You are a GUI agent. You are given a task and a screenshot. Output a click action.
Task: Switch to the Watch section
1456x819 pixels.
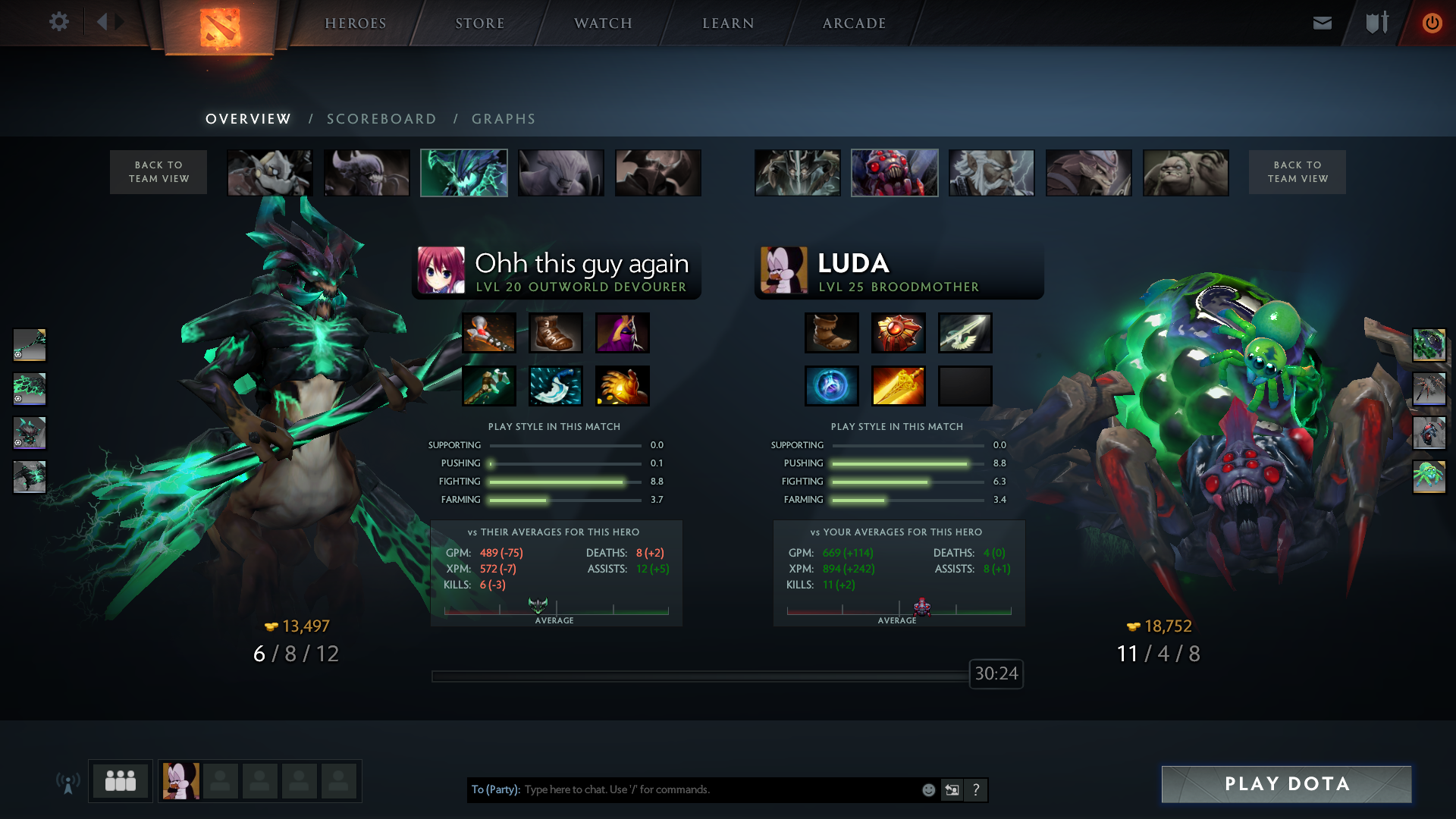point(603,24)
